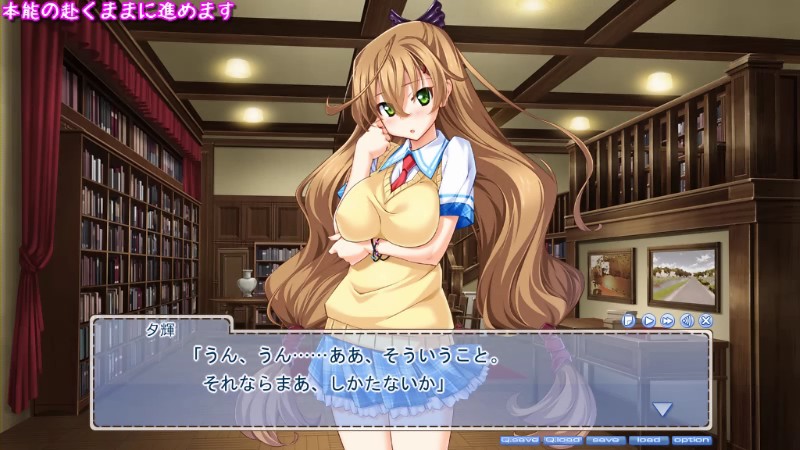This screenshot has height=450, width=800.
Task: Advance dialogue with the down arrow
Action: point(662,408)
